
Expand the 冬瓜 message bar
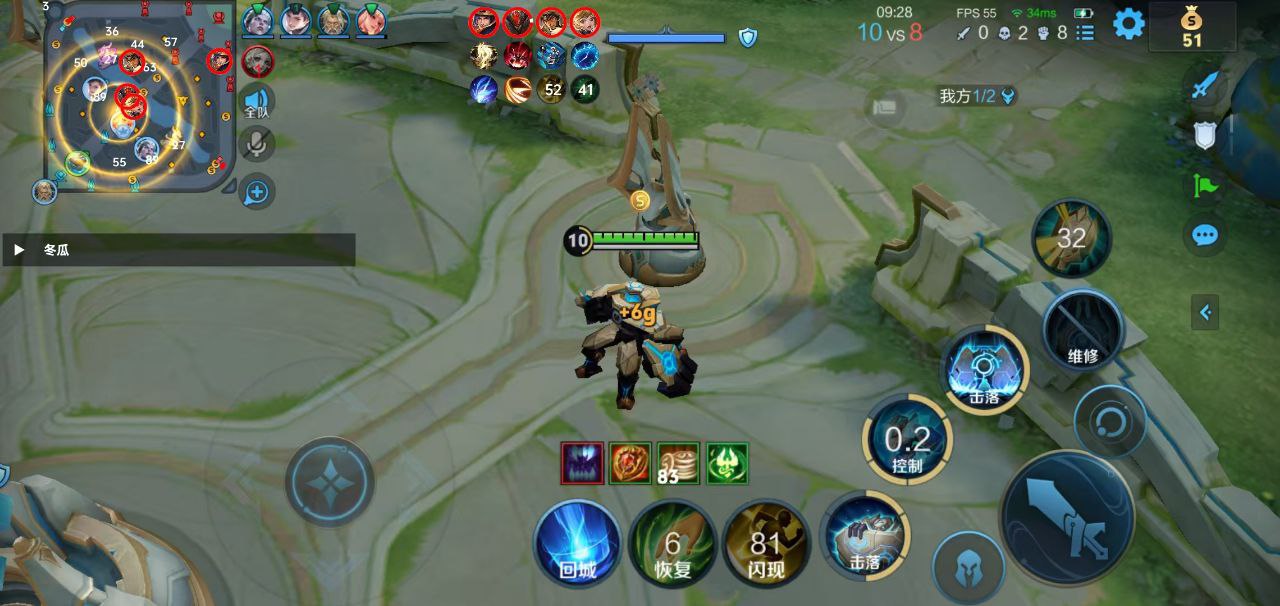click(19, 250)
